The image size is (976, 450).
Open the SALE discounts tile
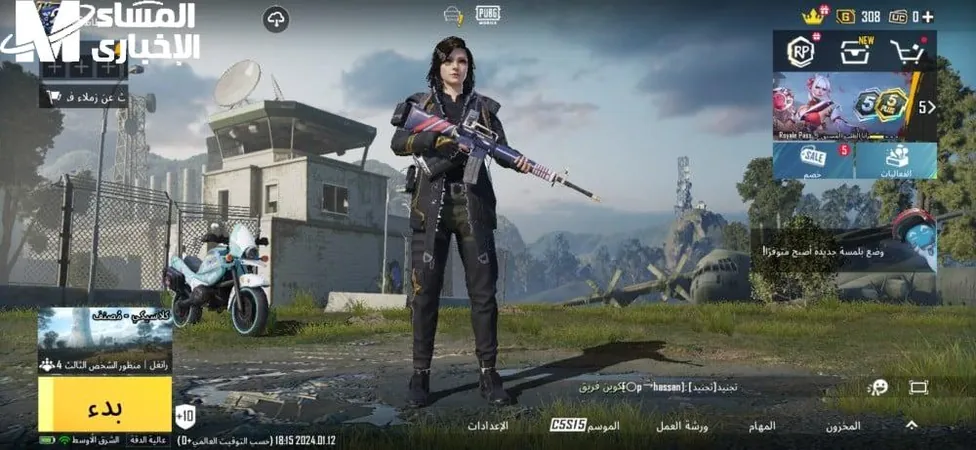pos(812,160)
